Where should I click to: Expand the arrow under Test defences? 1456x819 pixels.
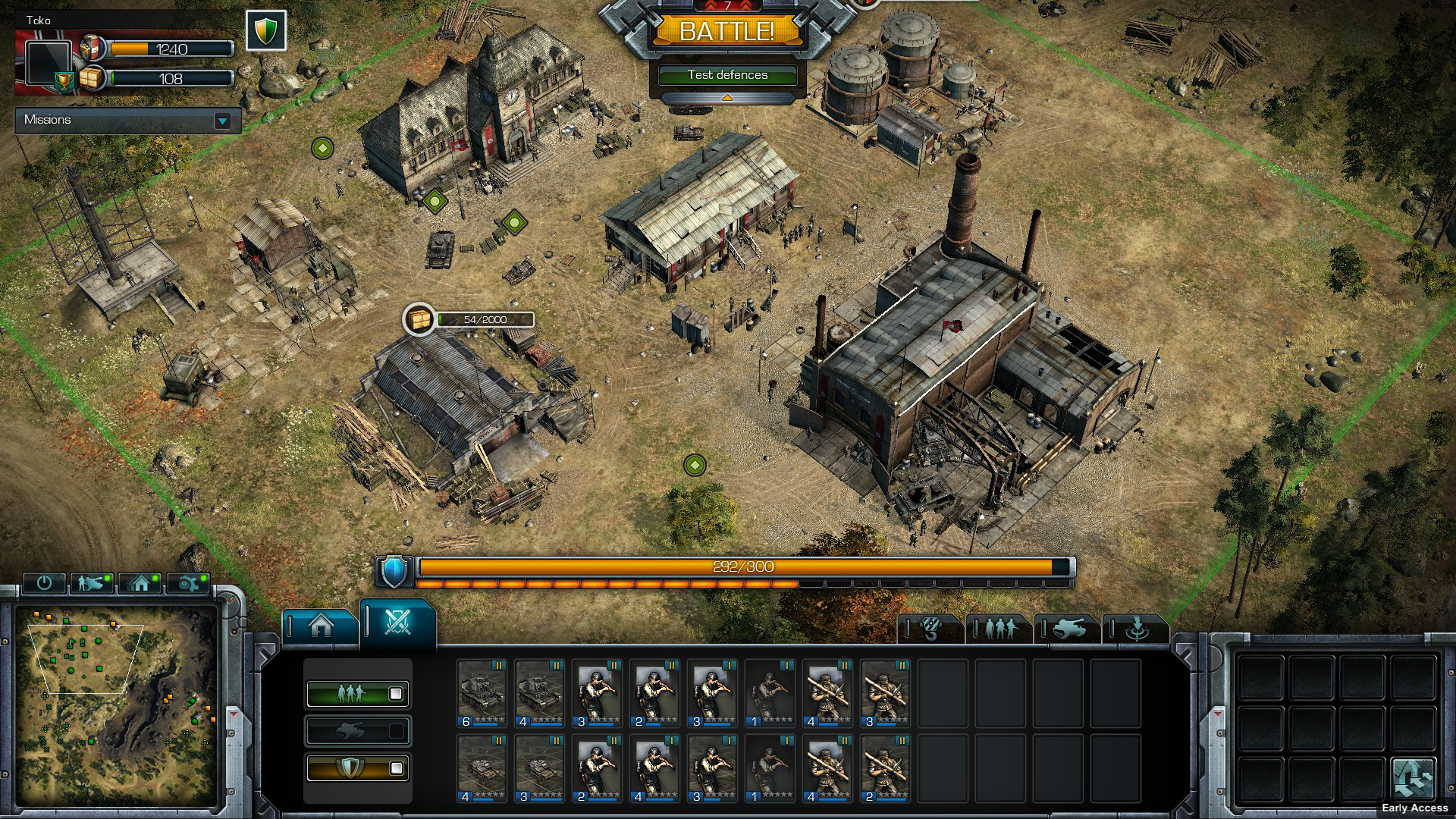727,98
